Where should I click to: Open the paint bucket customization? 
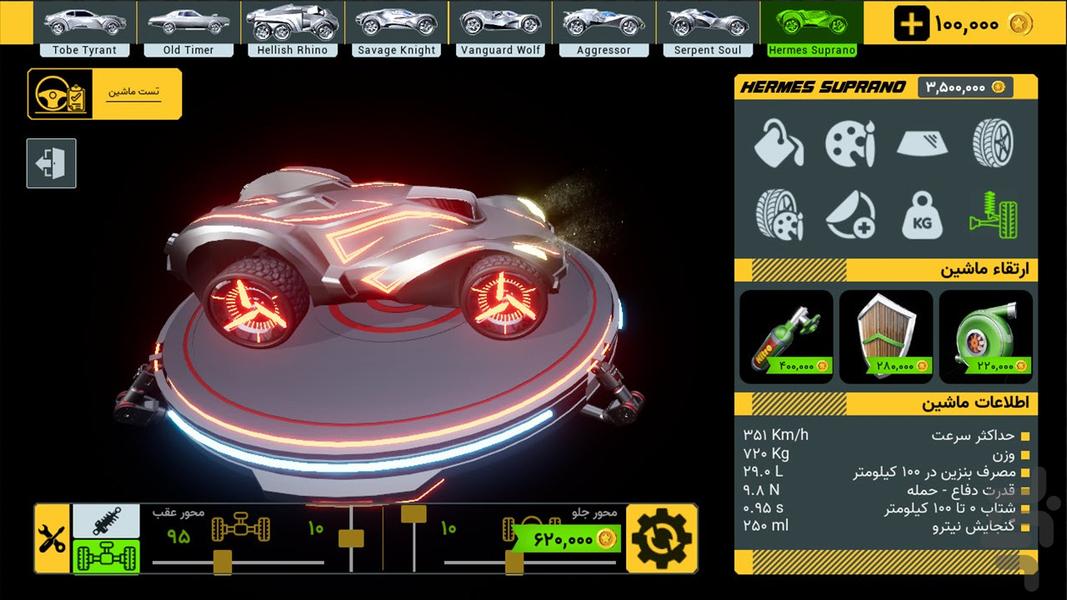[x=778, y=143]
